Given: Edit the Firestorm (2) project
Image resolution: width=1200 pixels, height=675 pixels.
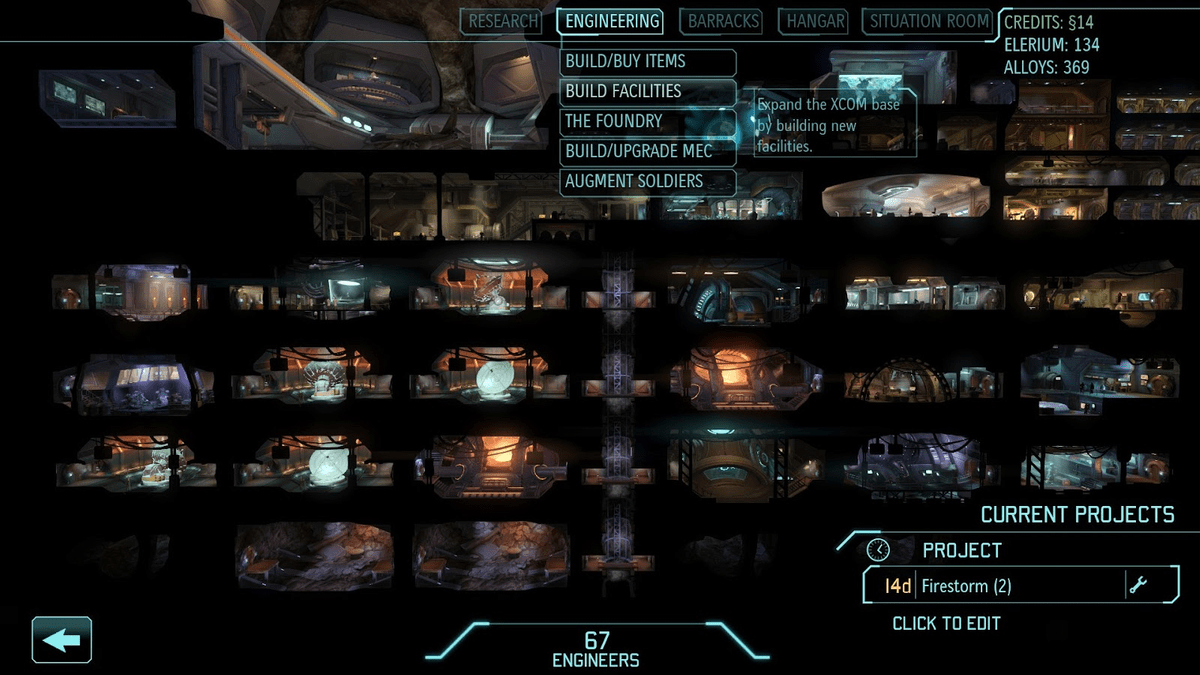Looking at the screenshot, I should click(x=1020, y=586).
